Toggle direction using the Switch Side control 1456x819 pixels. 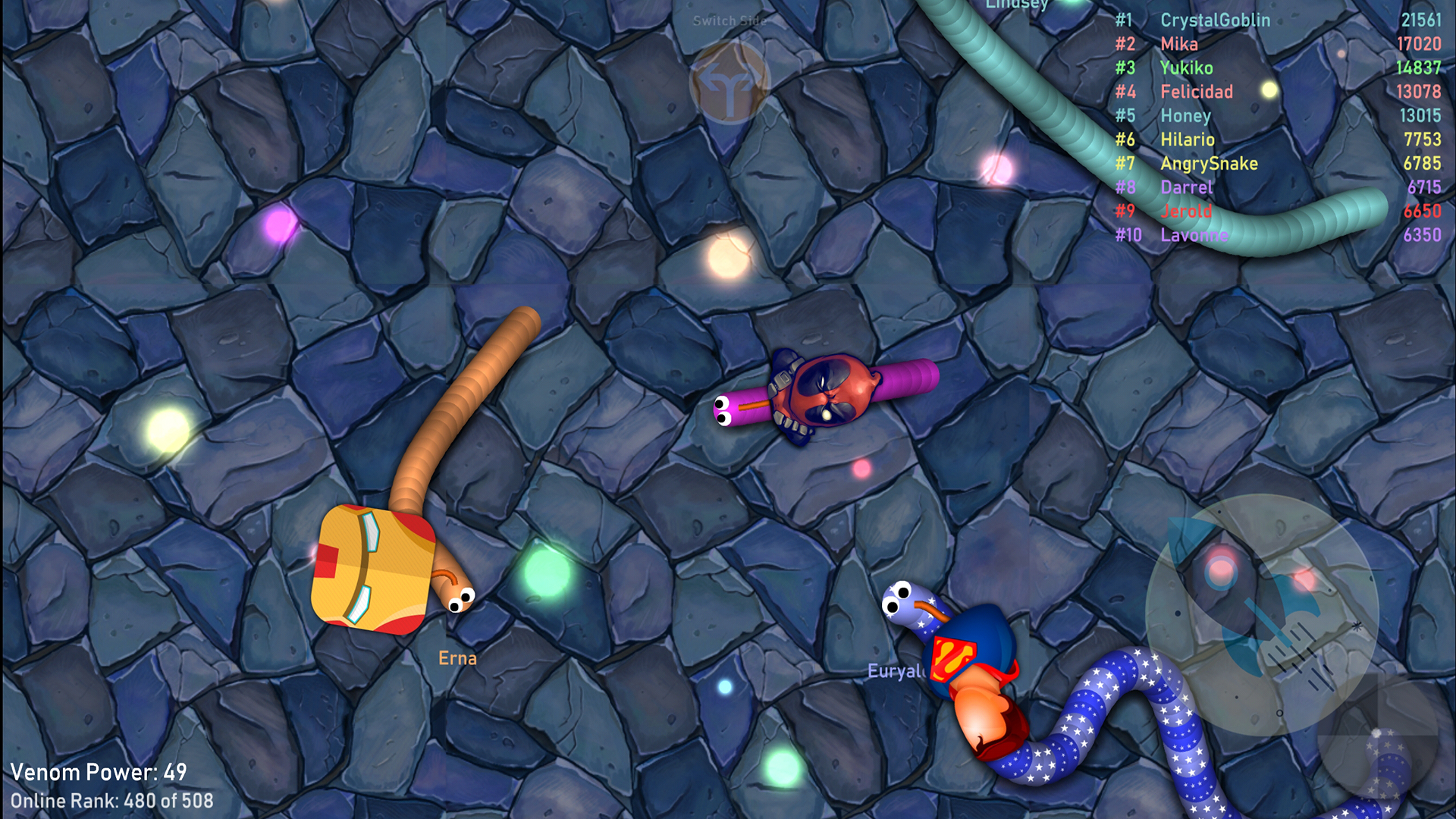point(729,81)
